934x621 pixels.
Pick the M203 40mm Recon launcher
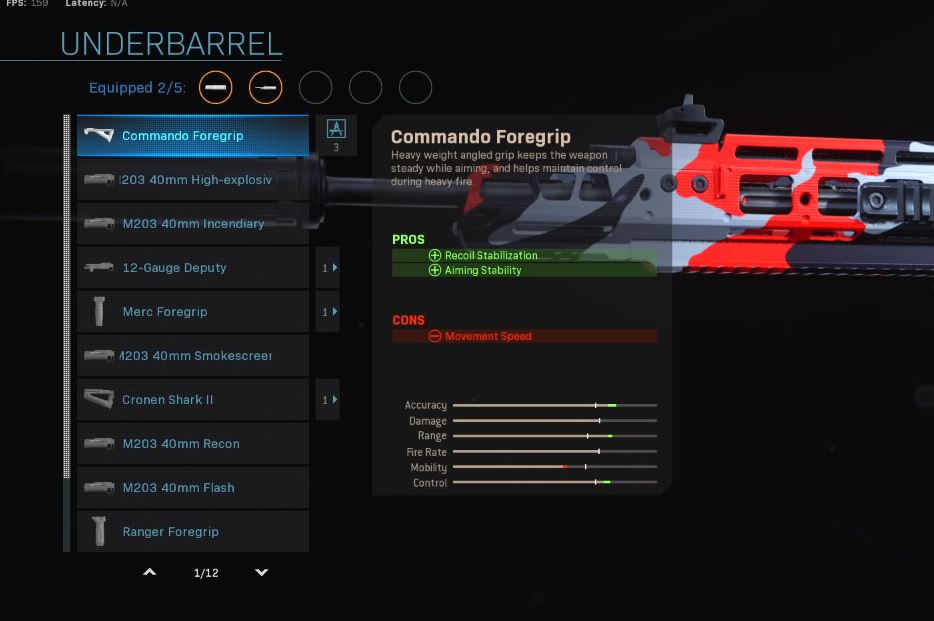tap(192, 444)
